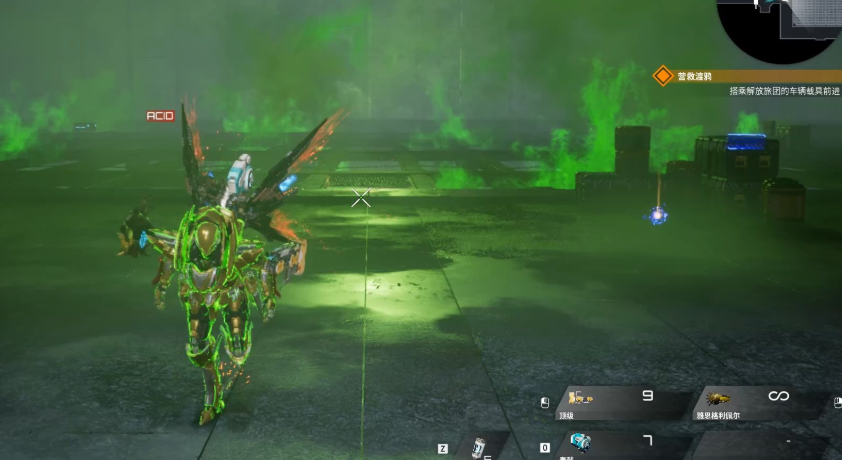Use the white canister consumable slot
Viewport: 842px width, 460px height.
481,446
